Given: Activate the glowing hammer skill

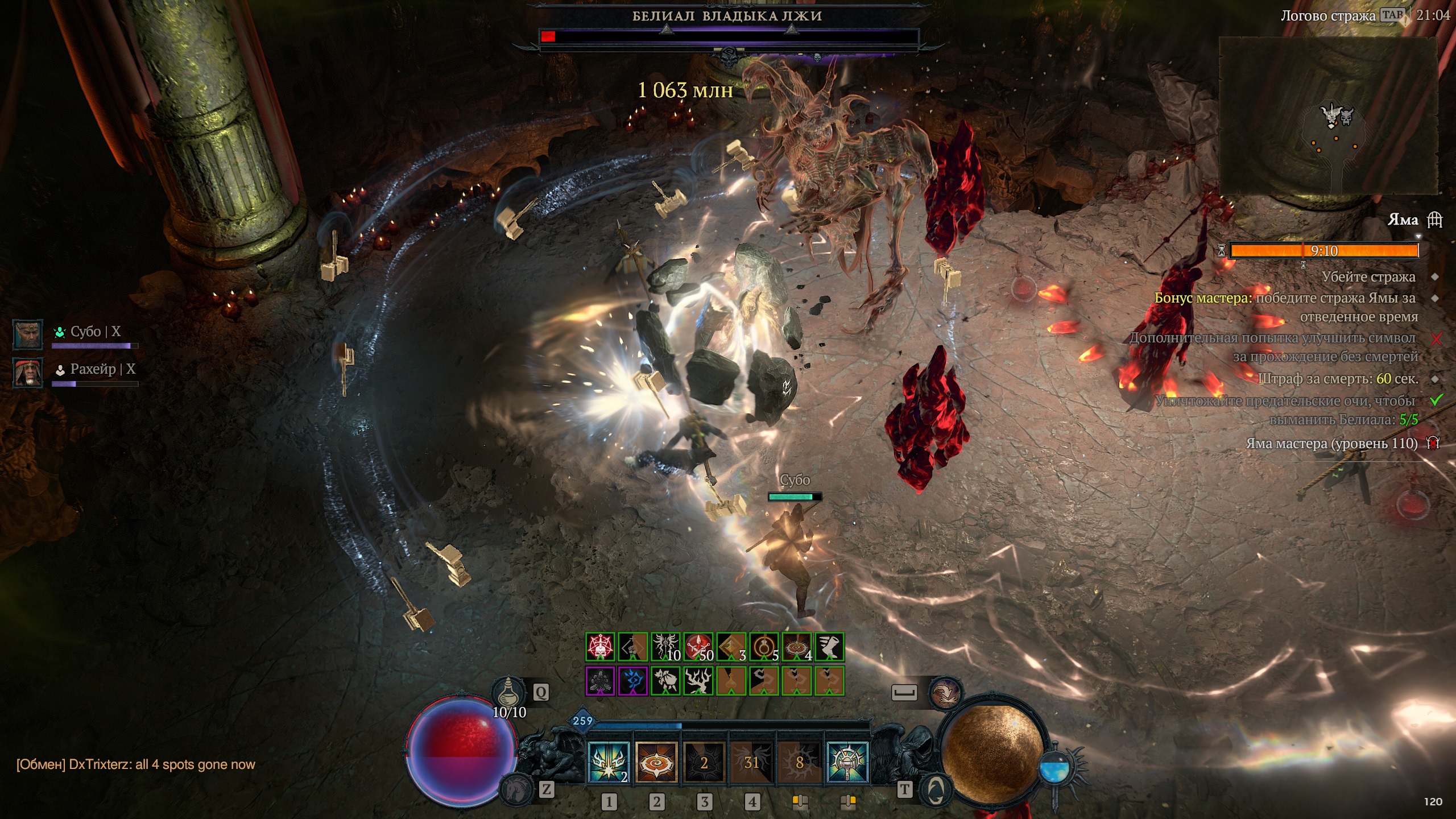Looking at the screenshot, I should pos(847,762).
